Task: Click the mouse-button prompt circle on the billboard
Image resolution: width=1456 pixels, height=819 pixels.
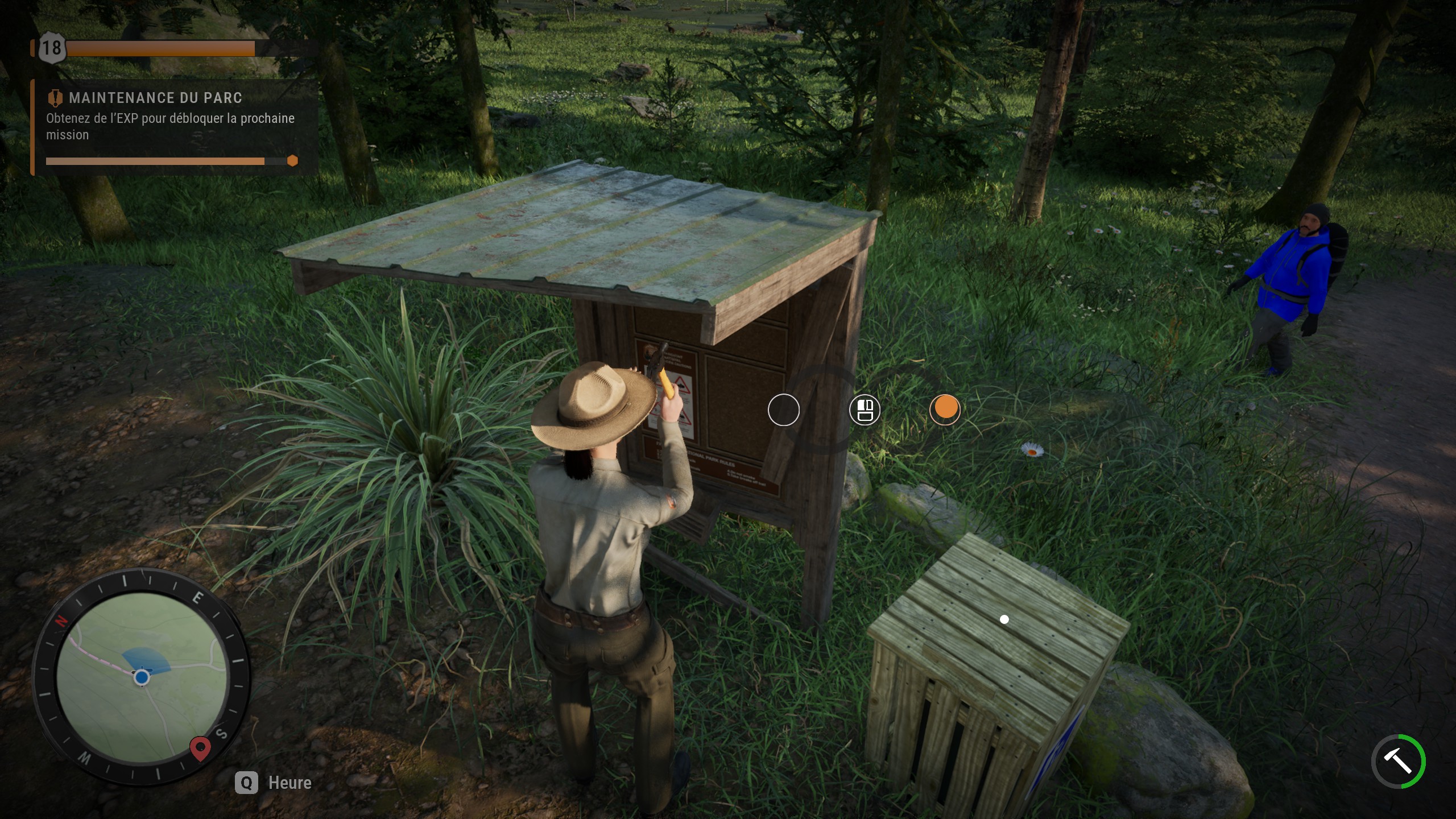Action: point(864,409)
